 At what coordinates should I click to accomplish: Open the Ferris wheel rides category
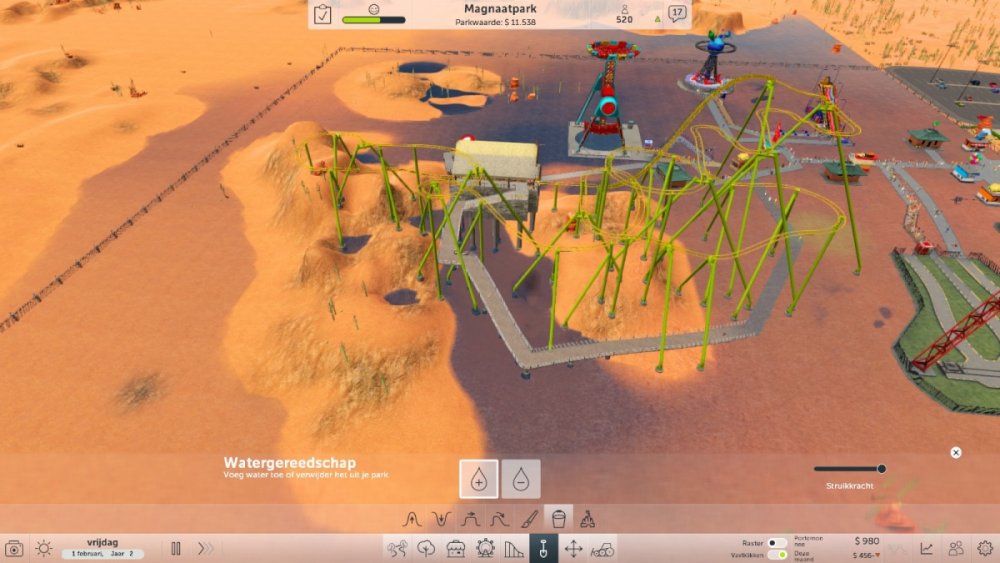click(485, 548)
